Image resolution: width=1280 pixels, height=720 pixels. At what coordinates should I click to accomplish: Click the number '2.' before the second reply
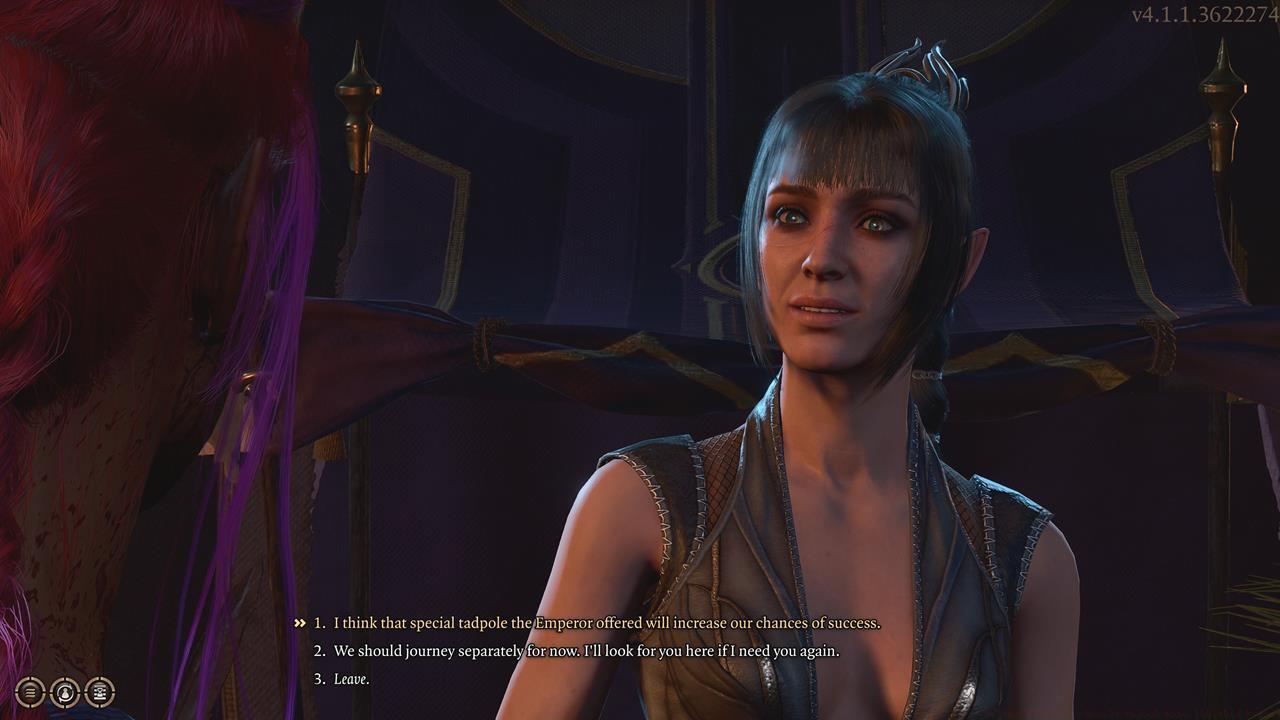tap(318, 652)
